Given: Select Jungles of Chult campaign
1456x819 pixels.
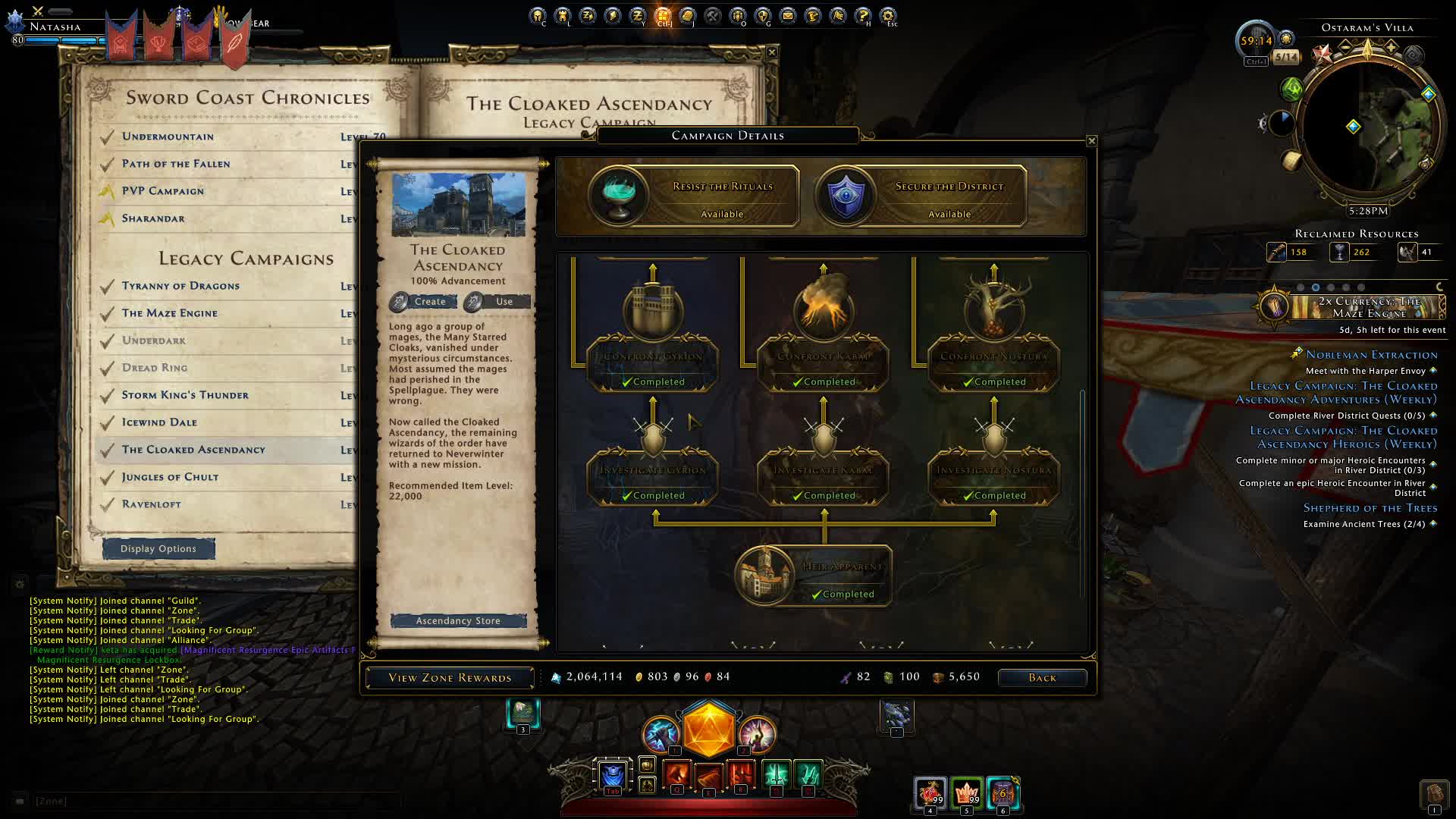Looking at the screenshot, I should coord(170,477).
